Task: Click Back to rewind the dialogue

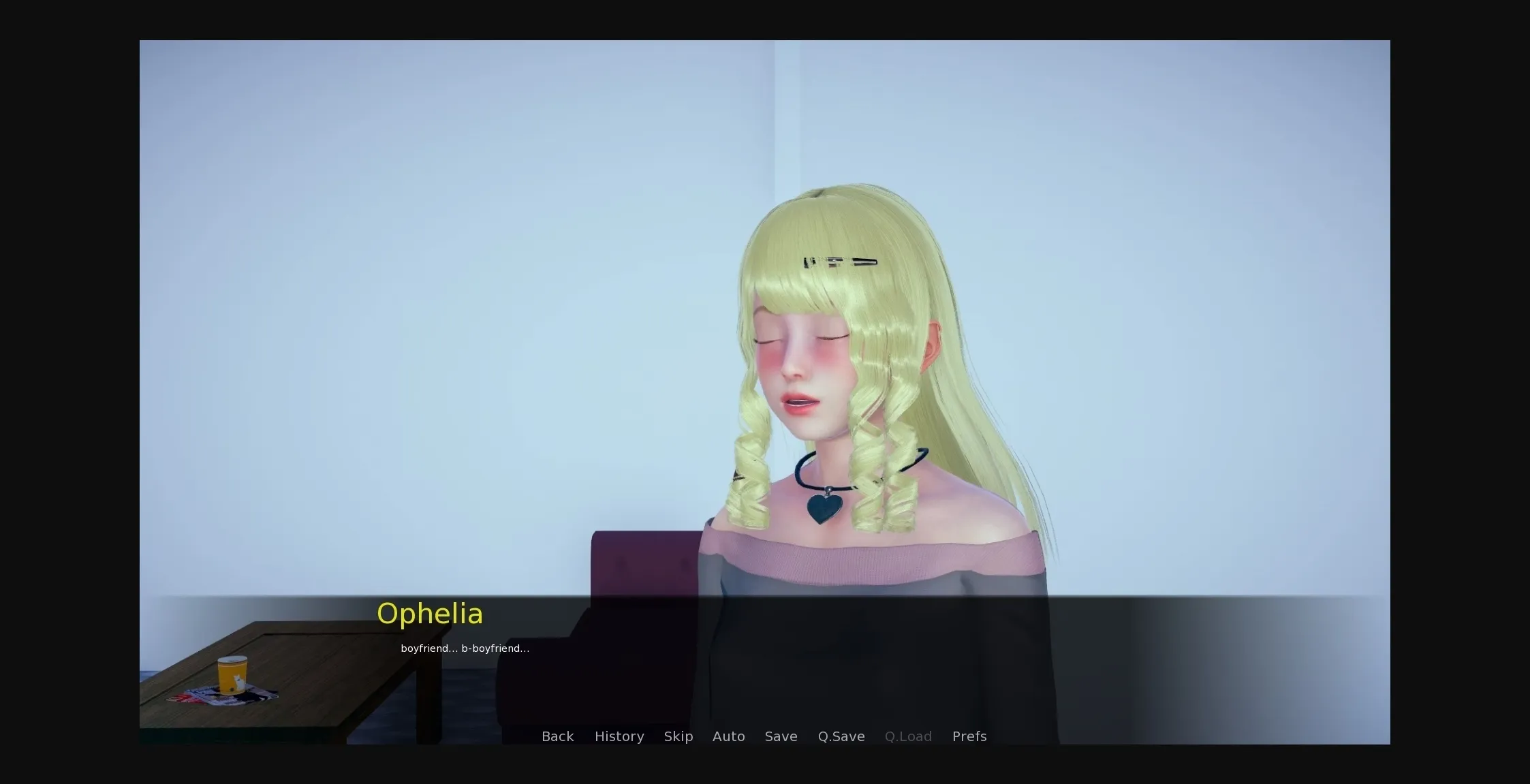Action: [x=557, y=736]
